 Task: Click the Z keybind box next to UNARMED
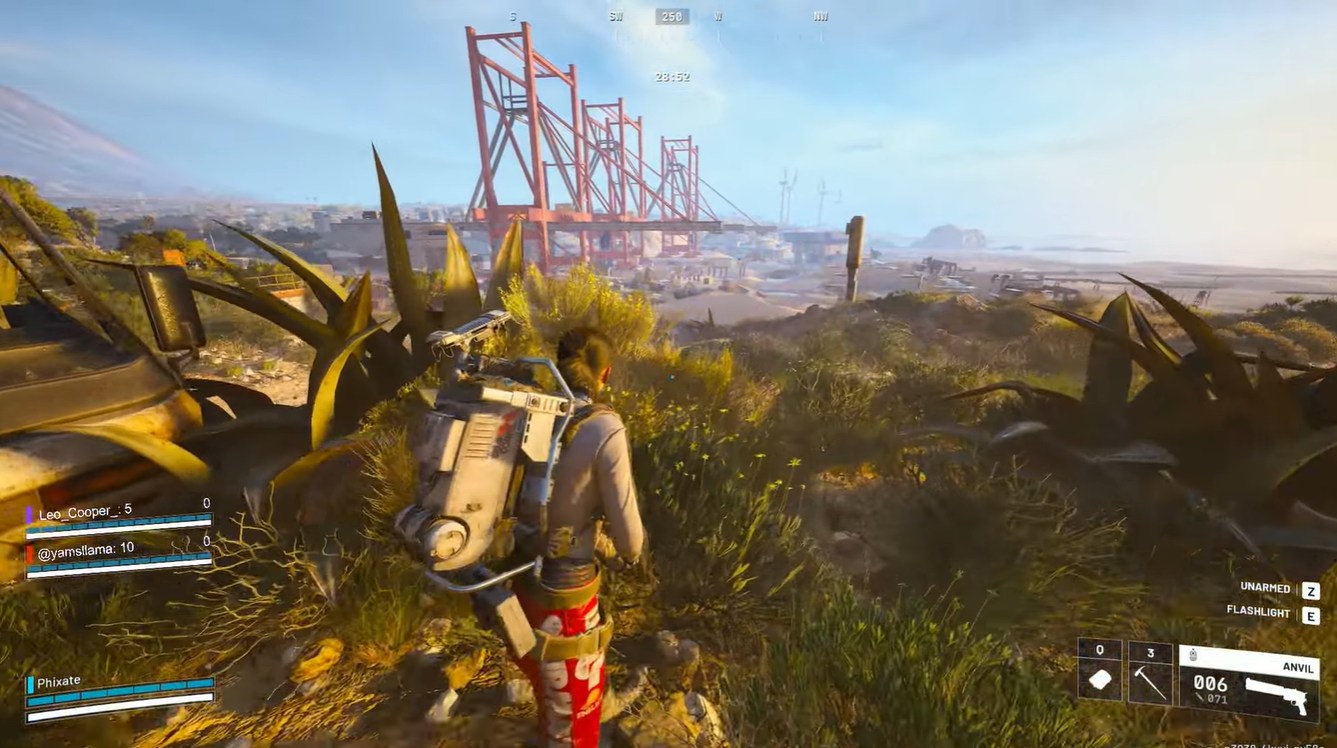1310,591
